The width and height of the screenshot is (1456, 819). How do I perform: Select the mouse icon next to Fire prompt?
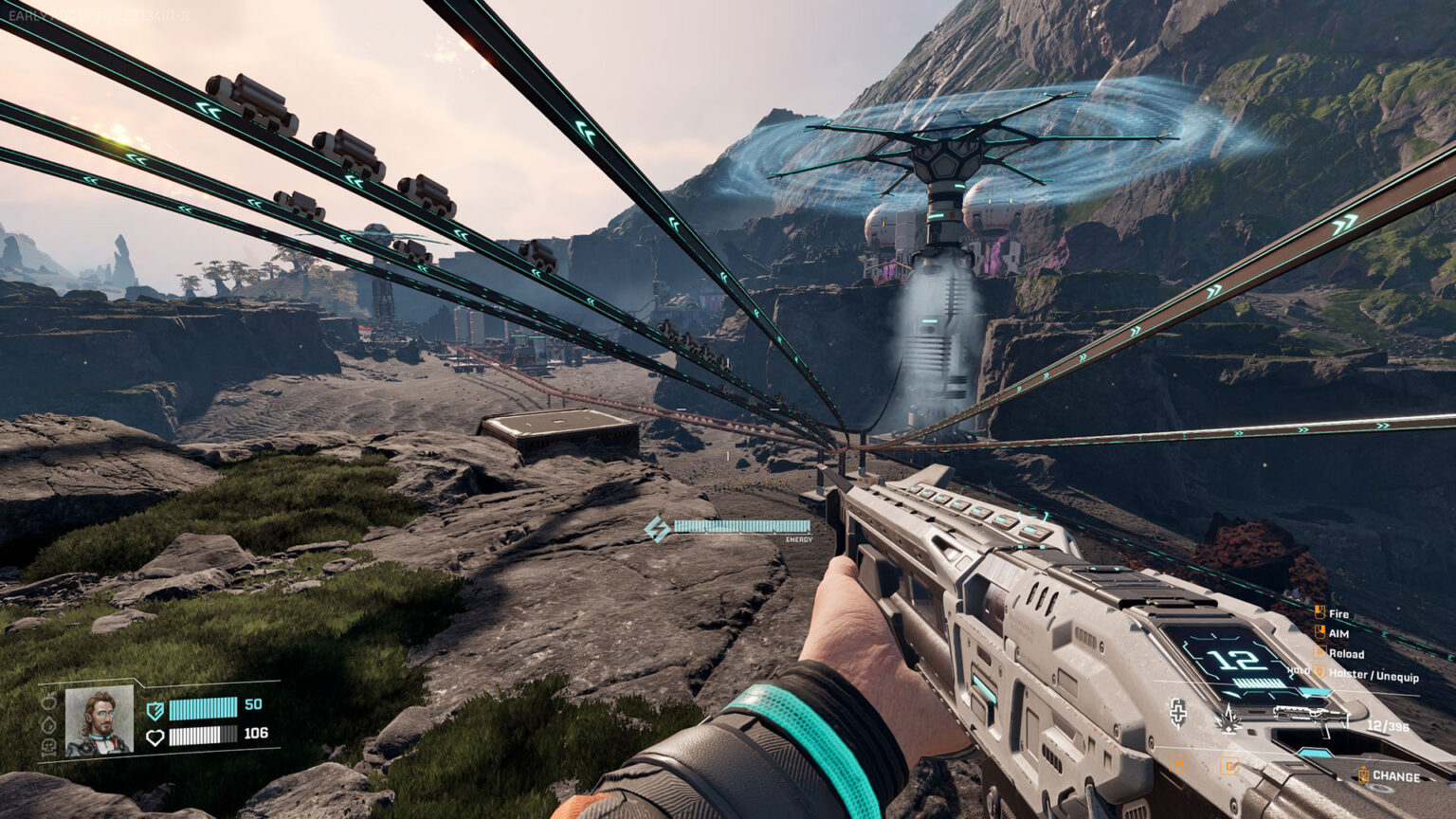coord(1319,613)
